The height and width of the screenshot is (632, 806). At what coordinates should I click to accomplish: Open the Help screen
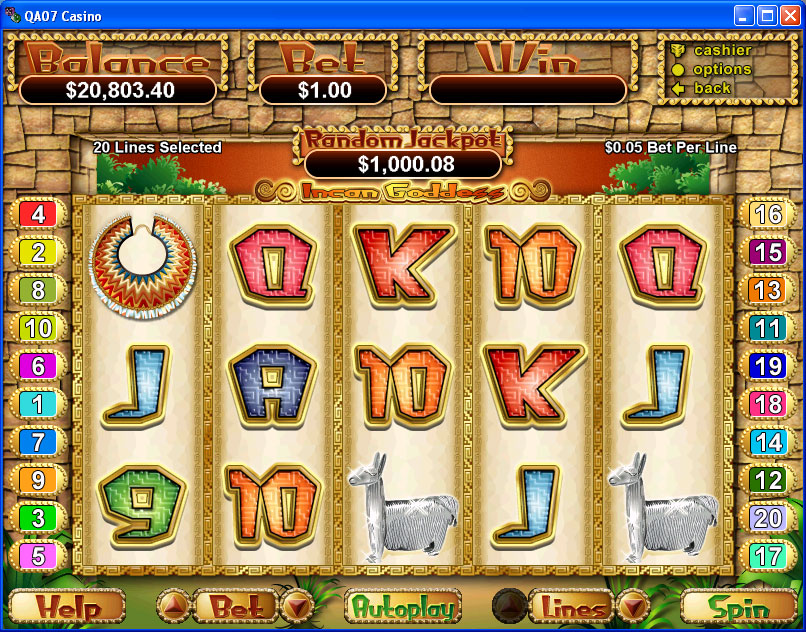67,607
